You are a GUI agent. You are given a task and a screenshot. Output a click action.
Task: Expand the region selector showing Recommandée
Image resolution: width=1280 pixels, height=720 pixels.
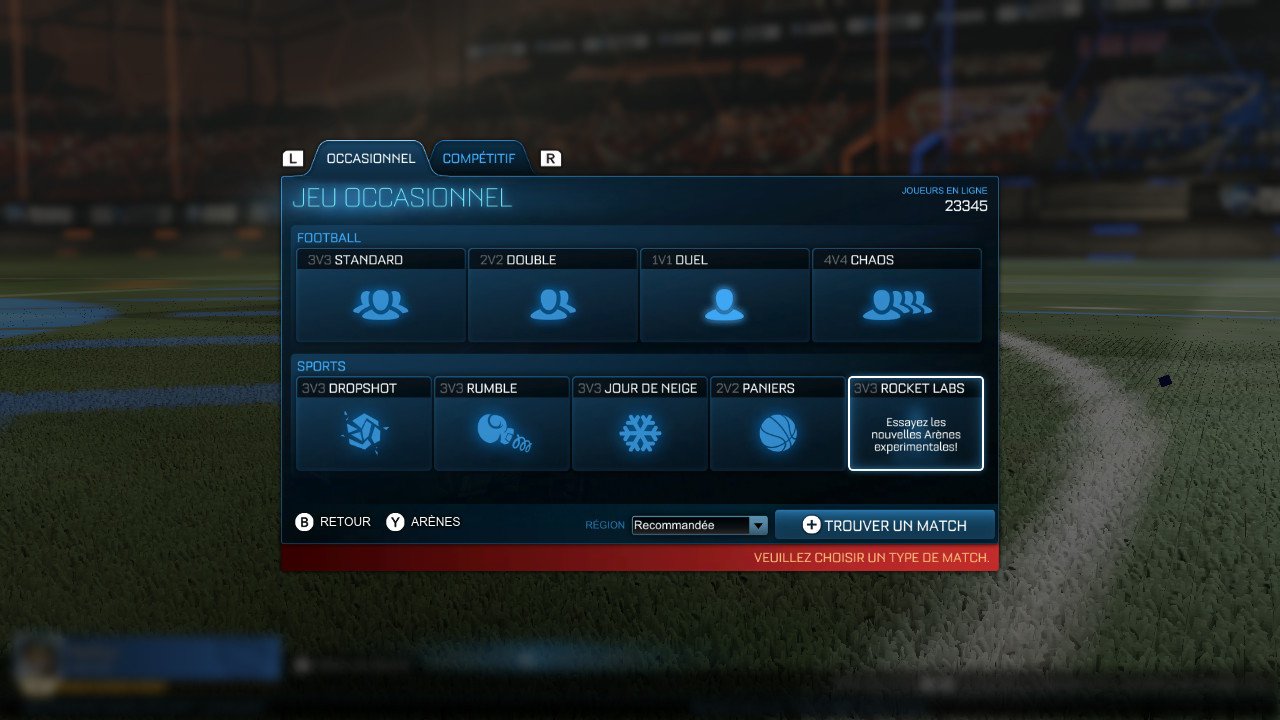[x=698, y=524]
